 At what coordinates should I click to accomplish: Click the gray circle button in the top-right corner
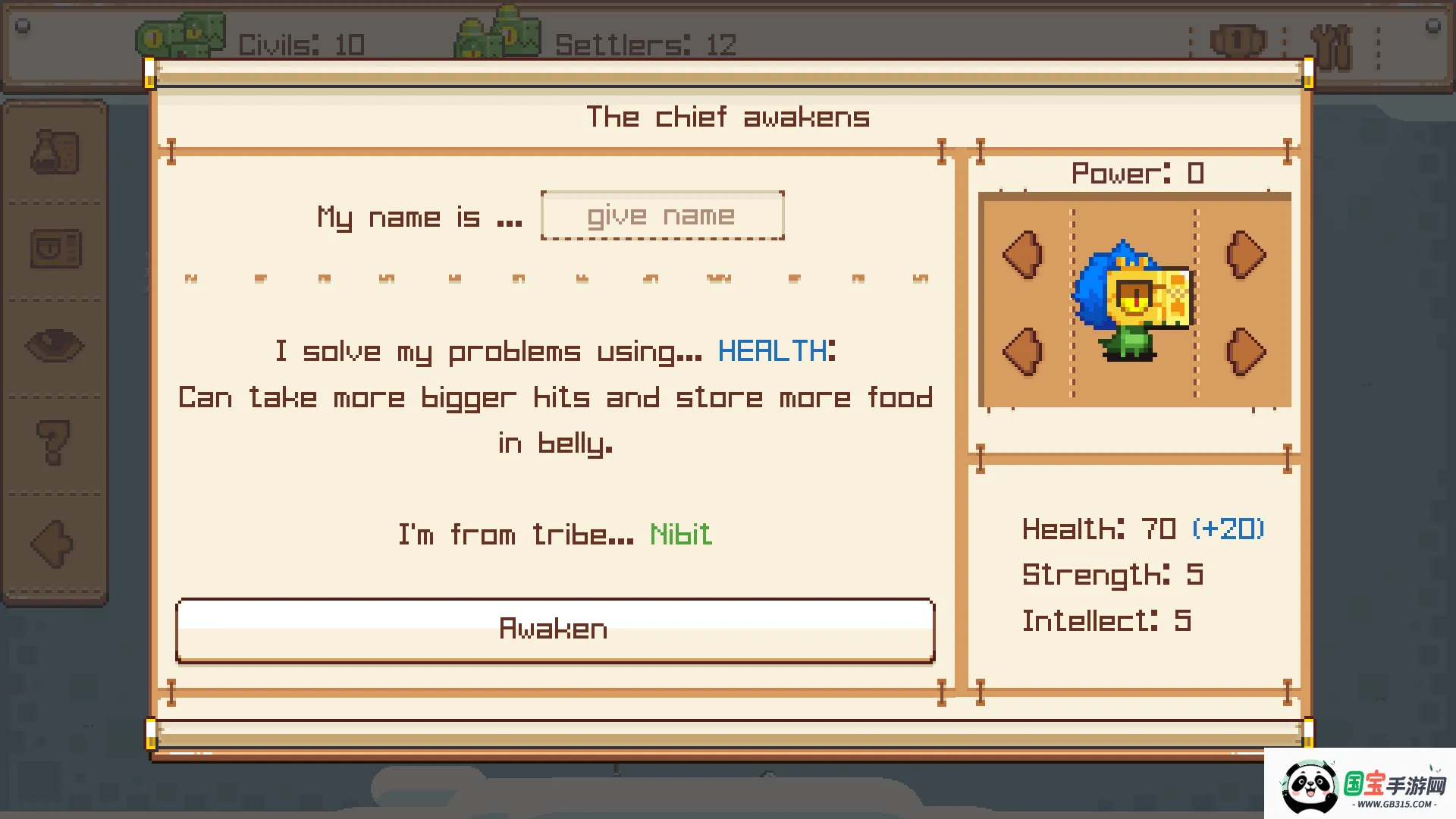click(x=1432, y=25)
